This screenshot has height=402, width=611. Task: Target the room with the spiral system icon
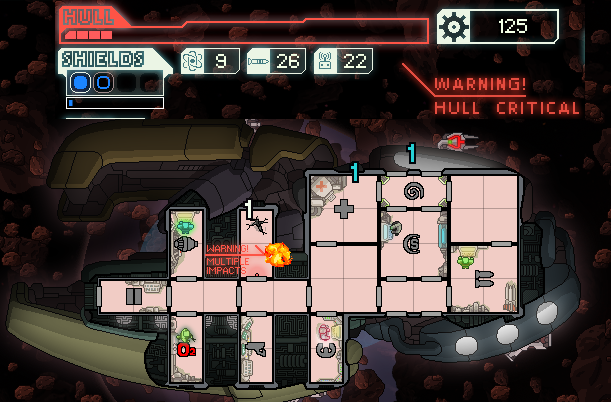point(412,190)
